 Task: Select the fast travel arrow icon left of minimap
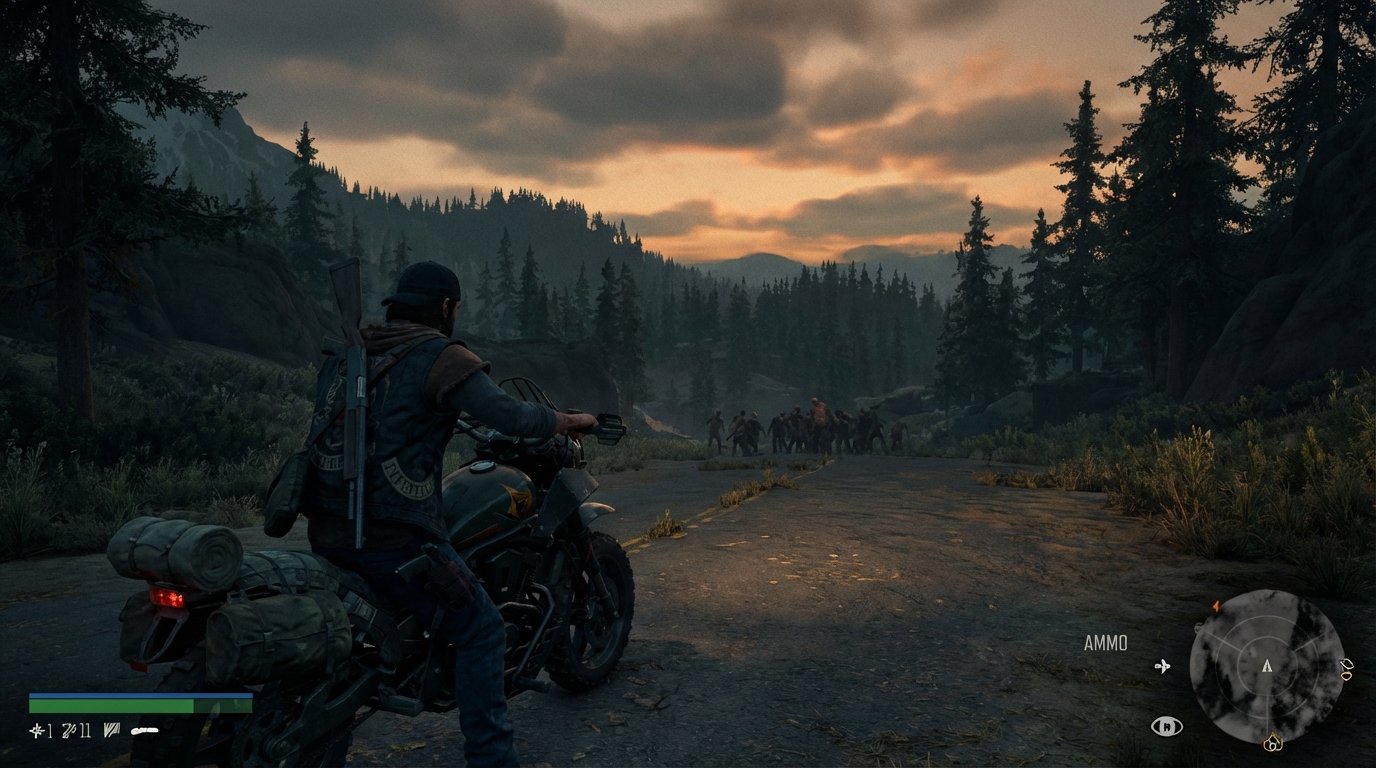pyautogui.click(x=1163, y=666)
